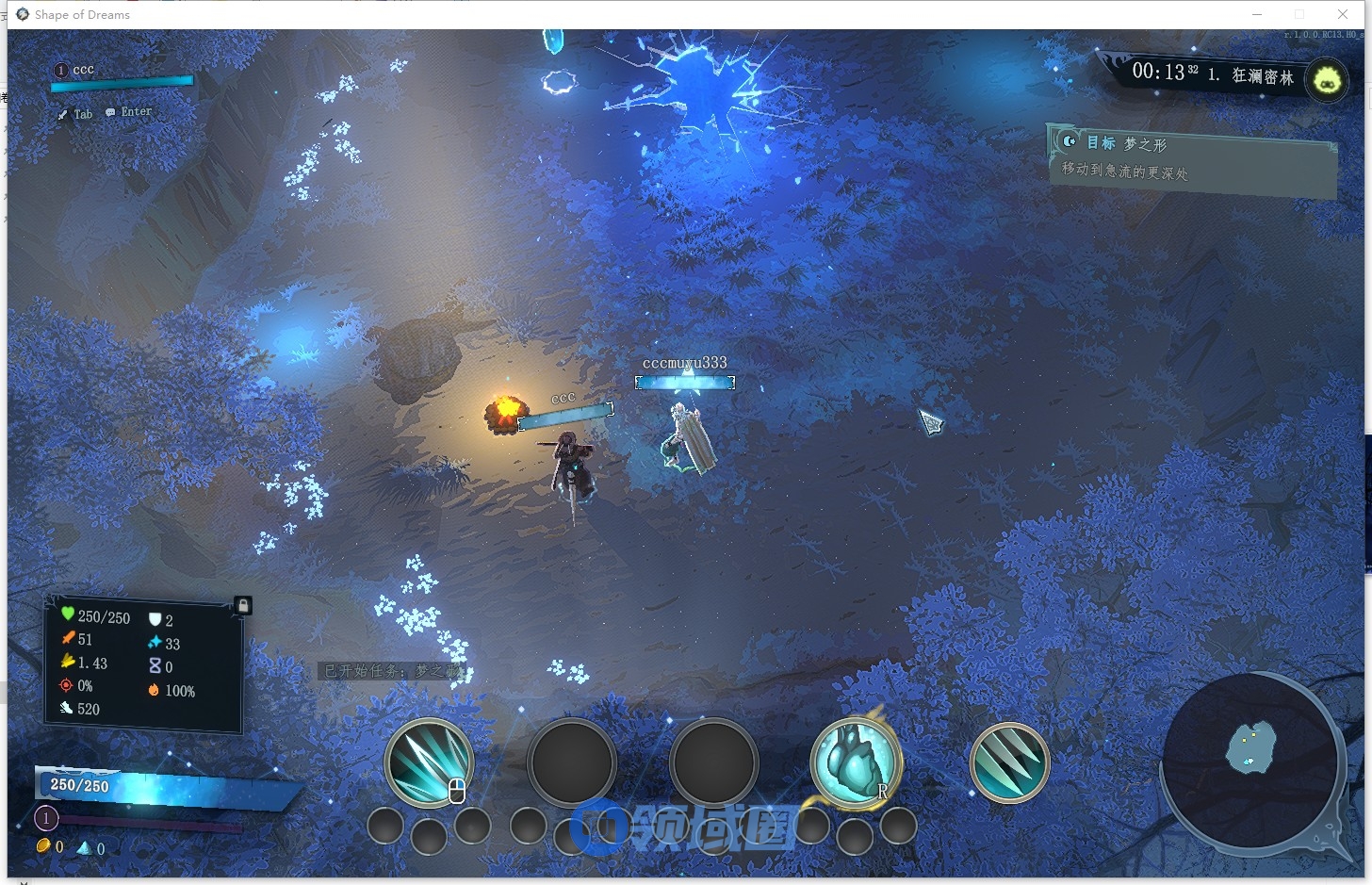
Task: Activate the left-mouse slashing blades ability
Action: pos(430,762)
